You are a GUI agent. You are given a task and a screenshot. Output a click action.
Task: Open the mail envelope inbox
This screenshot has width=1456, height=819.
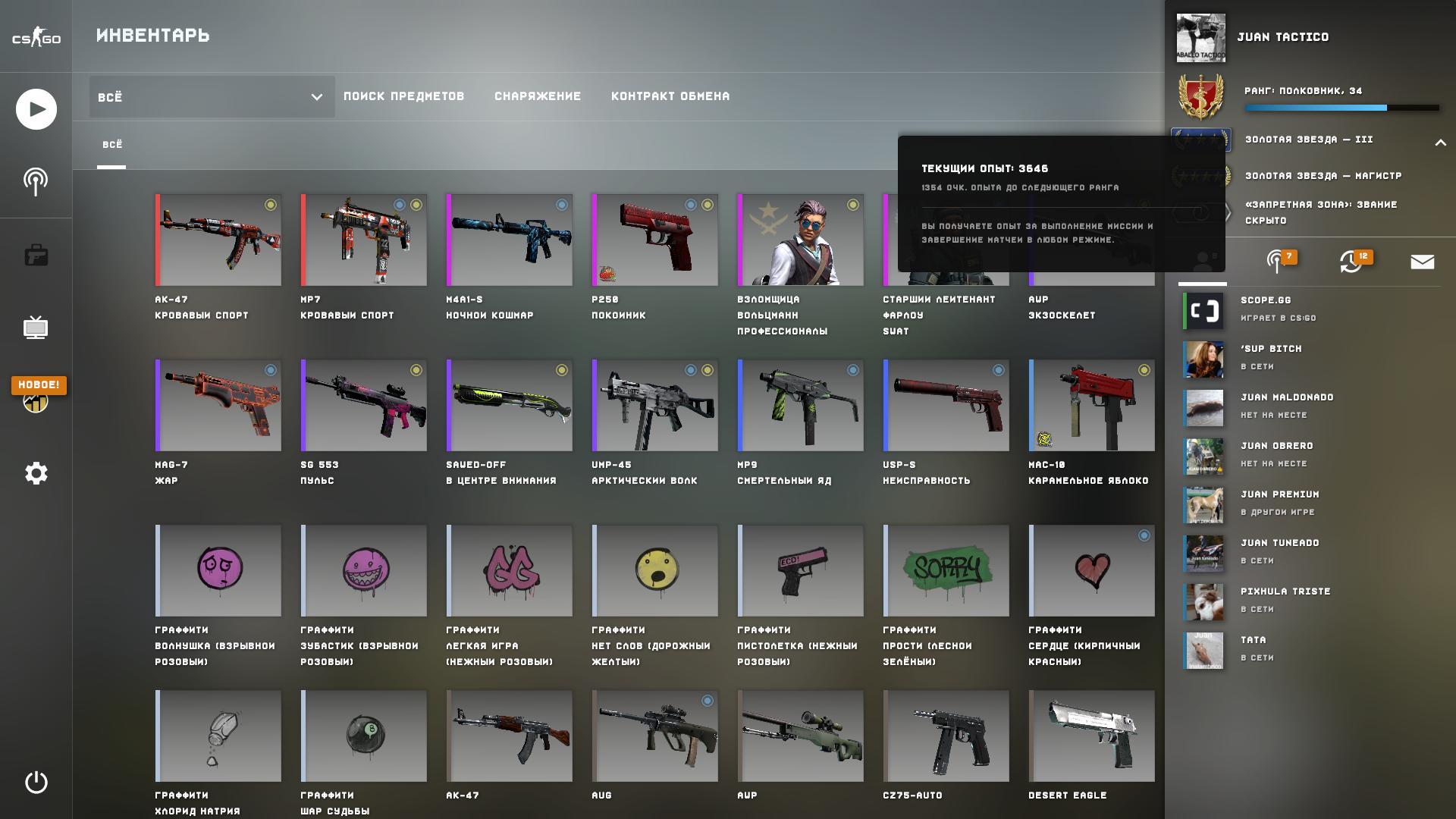tap(1422, 262)
